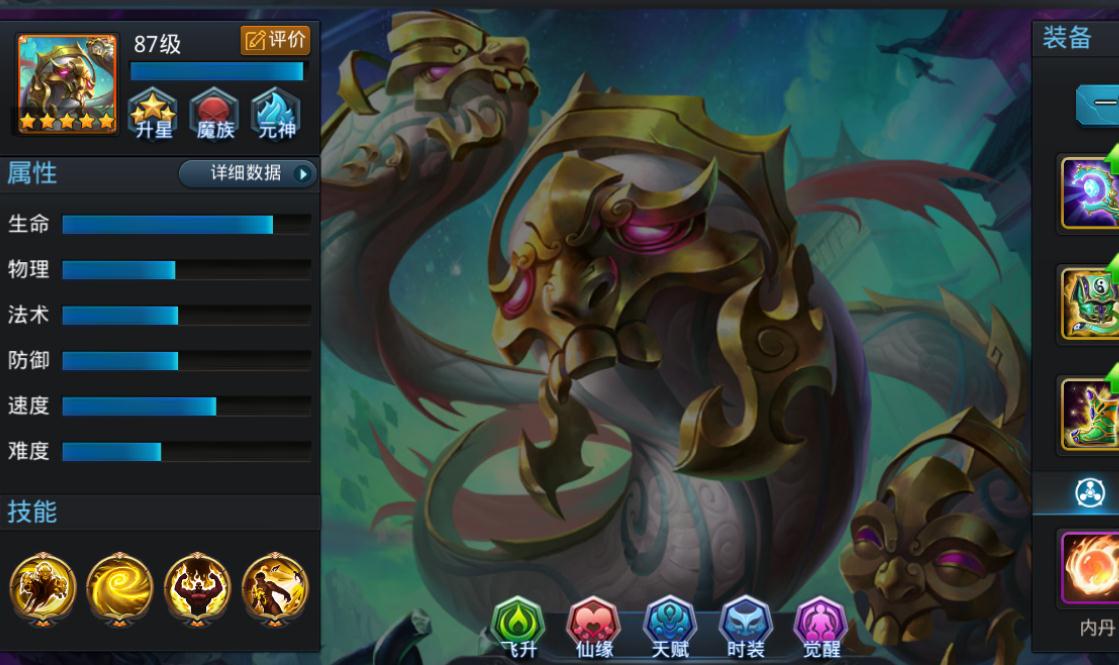Open the 时装 costume tab
This screenshot has height=665, width=1119.
tap(744, 629)
